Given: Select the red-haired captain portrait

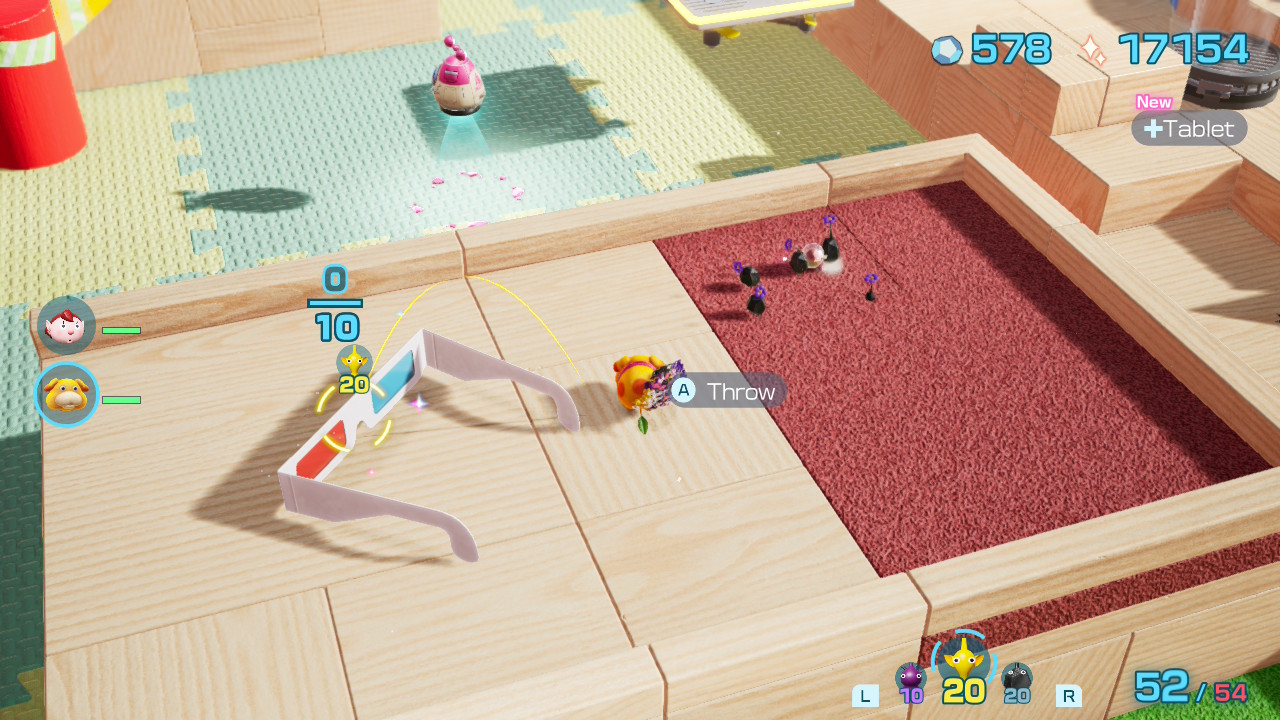Looking at the screenshot, I should tap(67, 325).
